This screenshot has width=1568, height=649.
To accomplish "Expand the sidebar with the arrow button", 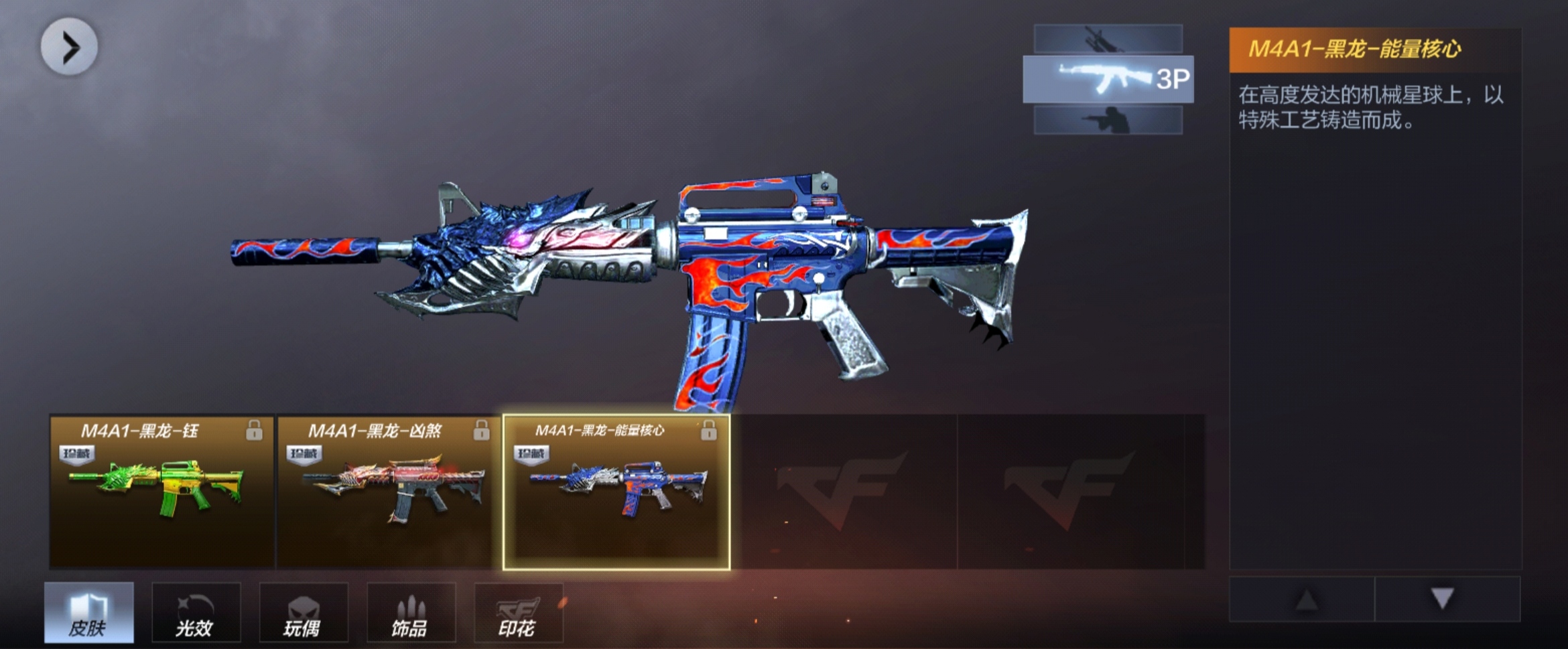I will [x=69, y=47].
